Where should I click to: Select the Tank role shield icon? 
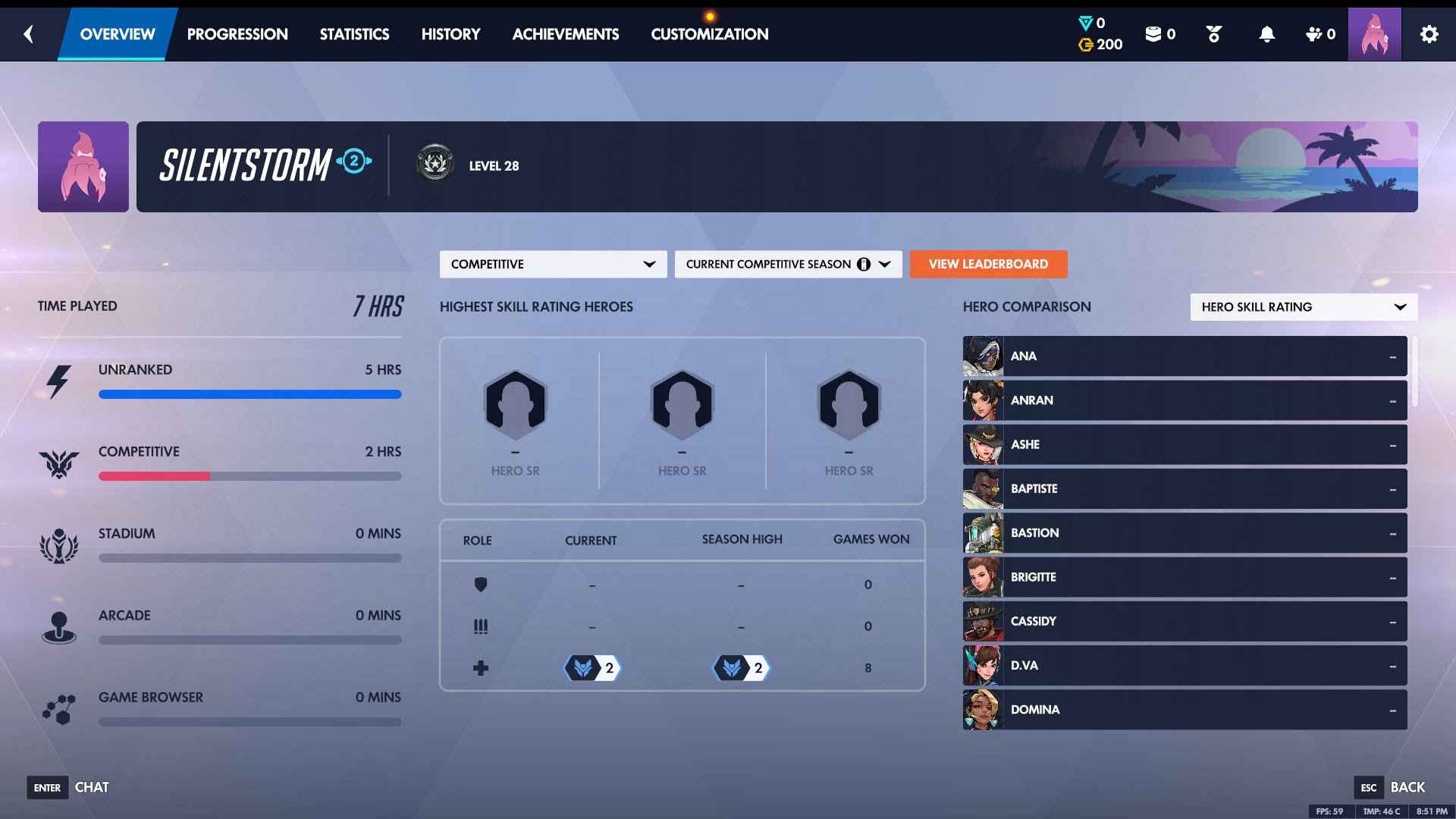pyautogui.click(x=482, y=585)
